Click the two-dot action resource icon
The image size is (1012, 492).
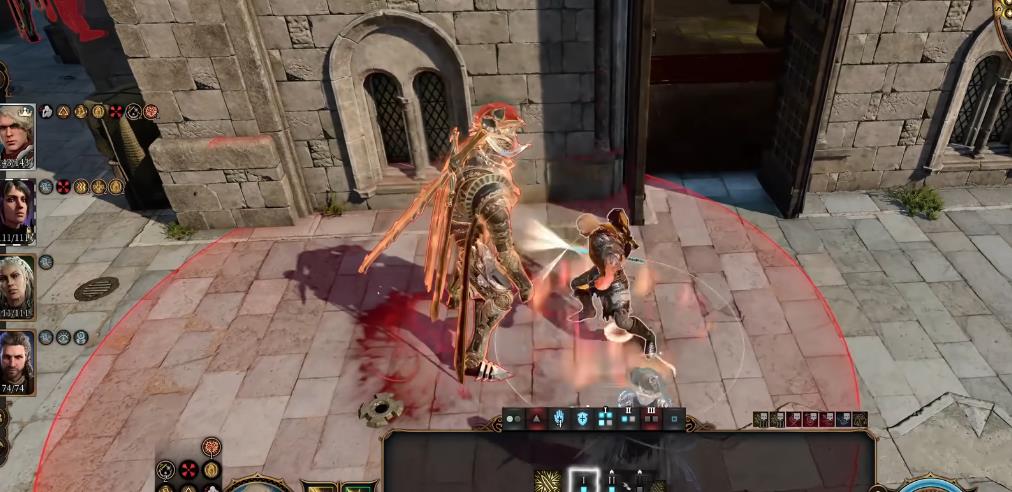pos(514,420)
